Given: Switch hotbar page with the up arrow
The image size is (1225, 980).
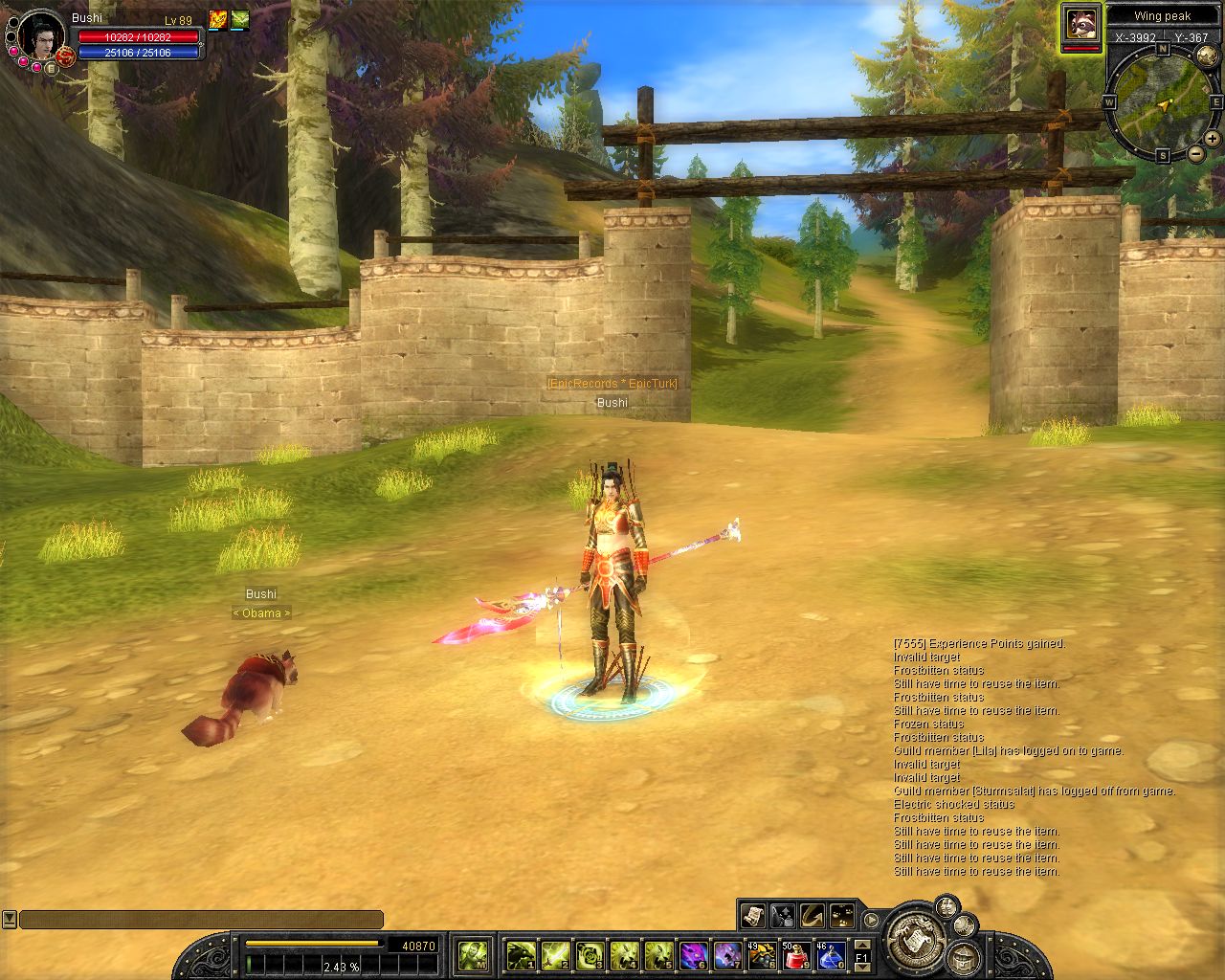Looking at the screenshot, I should click(x=862, y=945).
